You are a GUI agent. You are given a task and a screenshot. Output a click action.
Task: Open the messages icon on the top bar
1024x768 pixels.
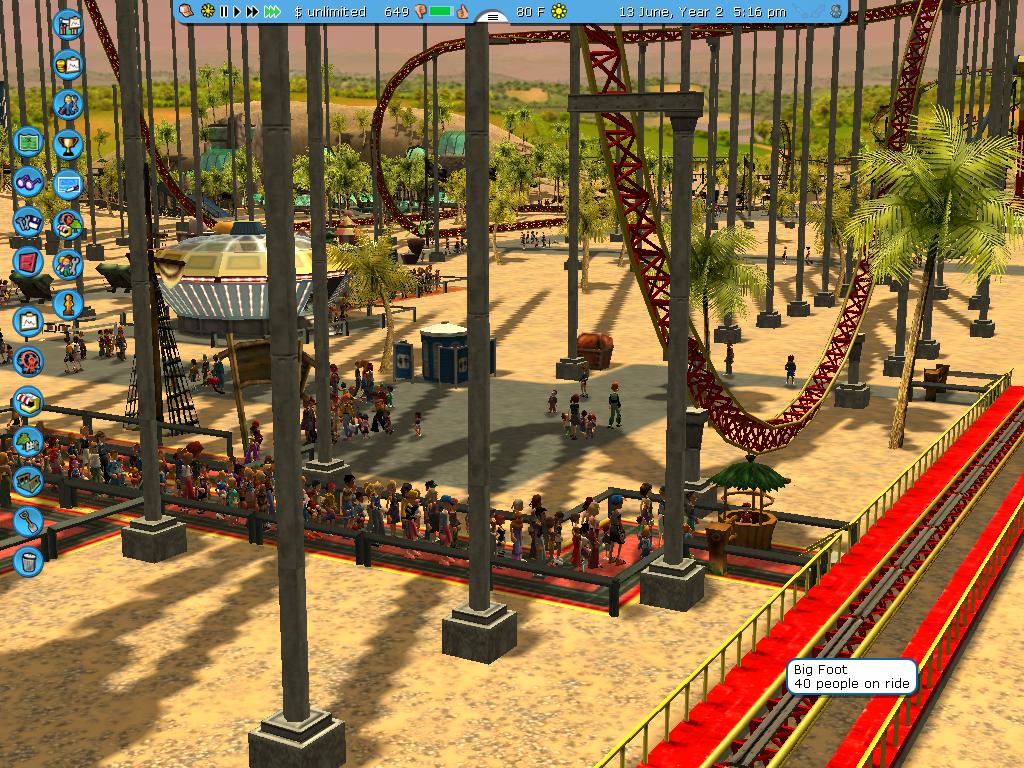[187, 11]
